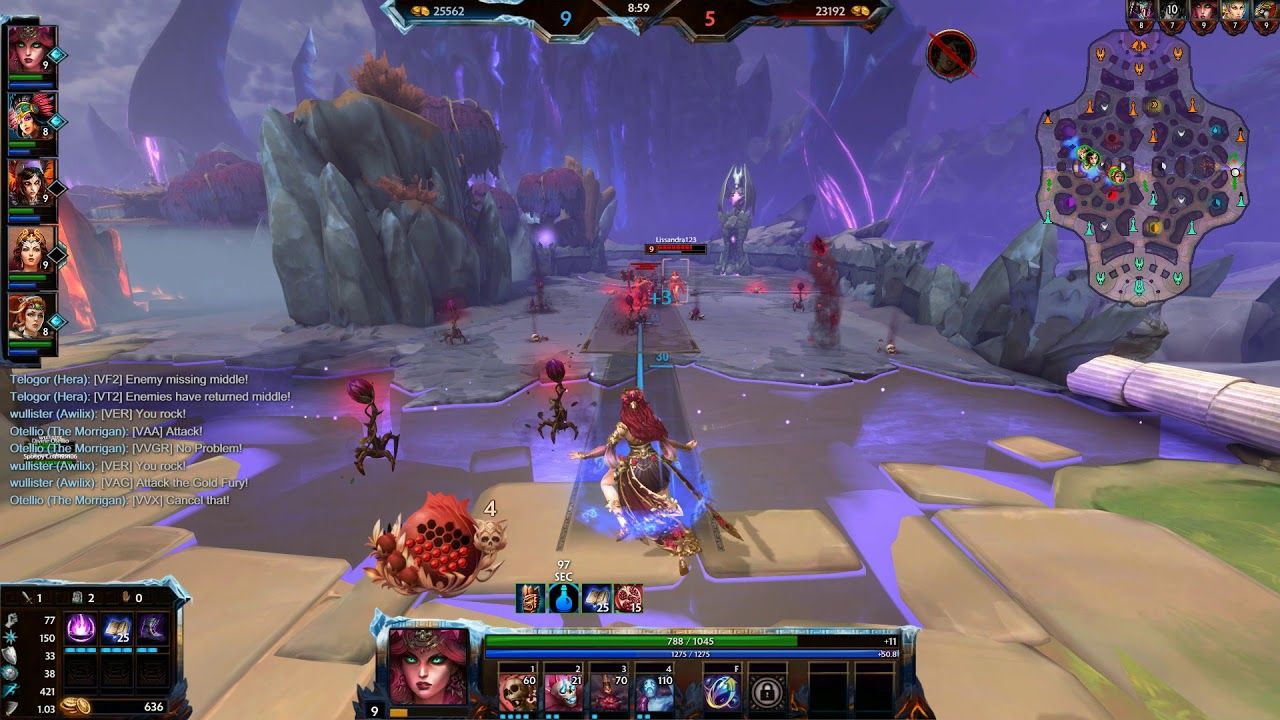
Task: Toggle the red-slashed circle icon
Action: point(950,55)
